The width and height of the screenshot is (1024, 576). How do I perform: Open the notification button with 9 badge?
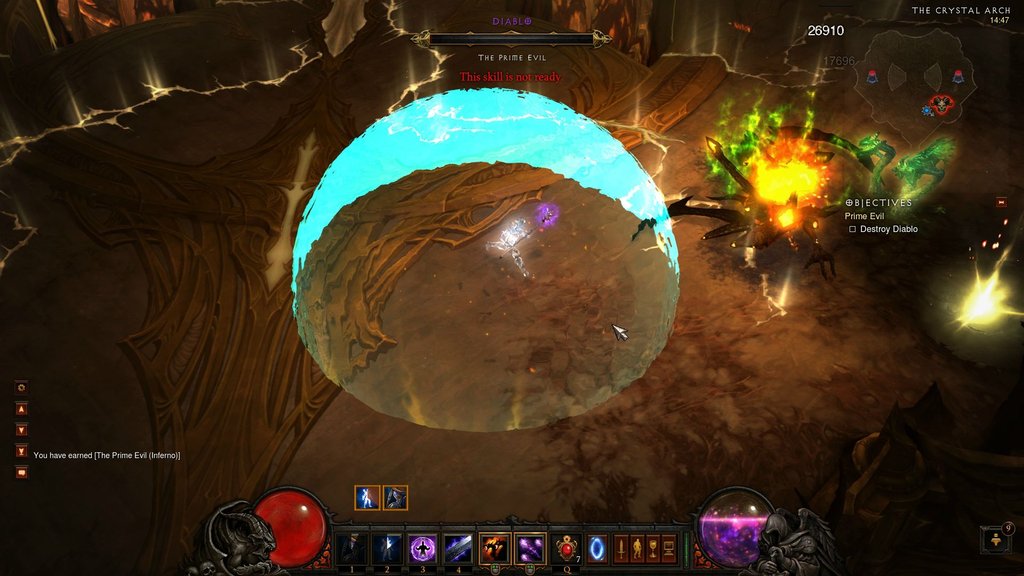coord(997,539)
